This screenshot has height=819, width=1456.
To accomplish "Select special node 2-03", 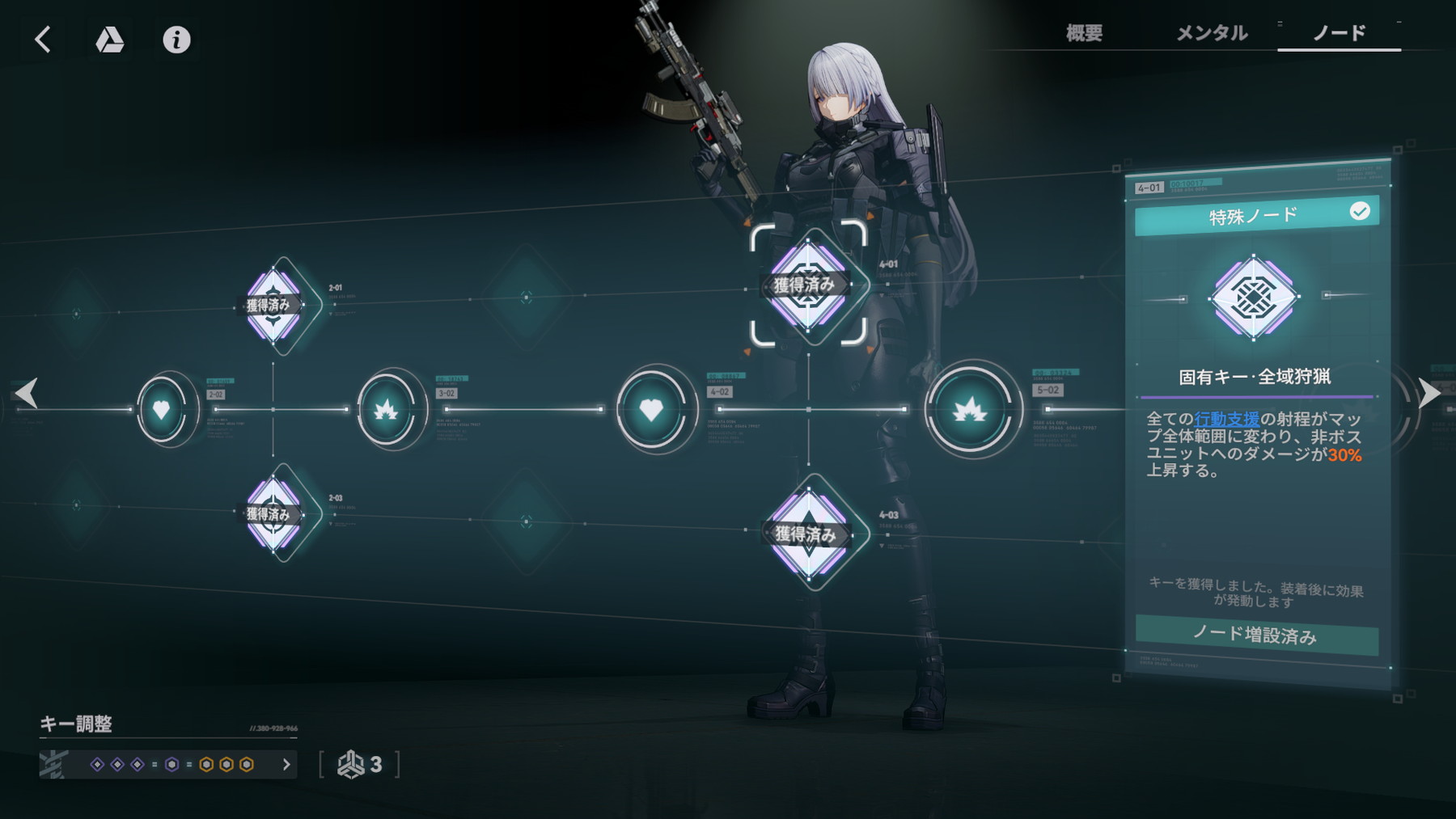I will click(273, 513).
